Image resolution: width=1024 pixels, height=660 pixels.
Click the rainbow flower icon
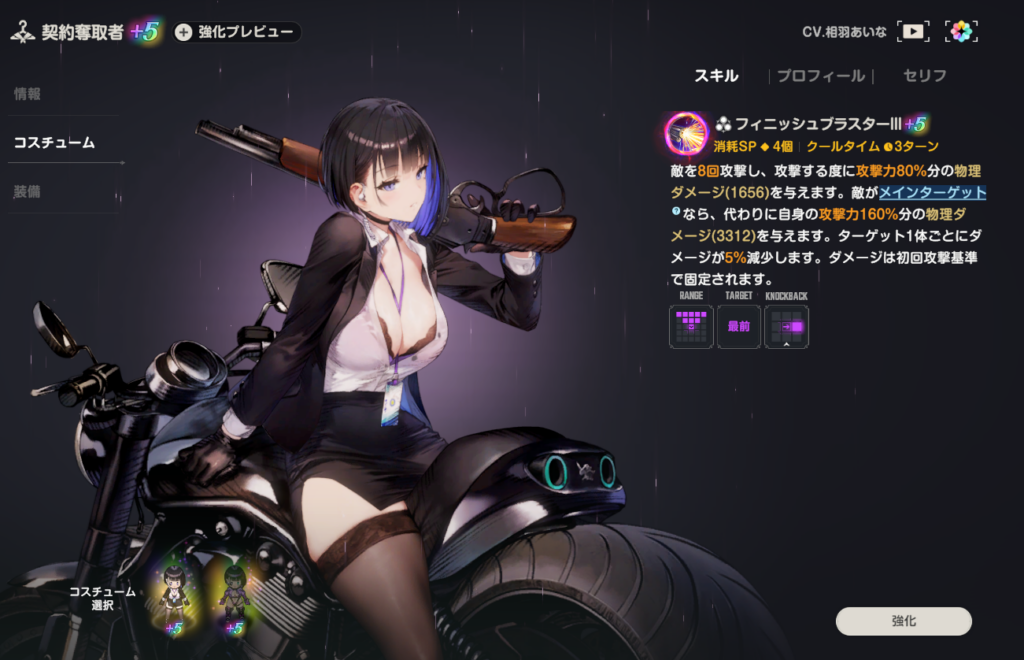coord(961,31)
